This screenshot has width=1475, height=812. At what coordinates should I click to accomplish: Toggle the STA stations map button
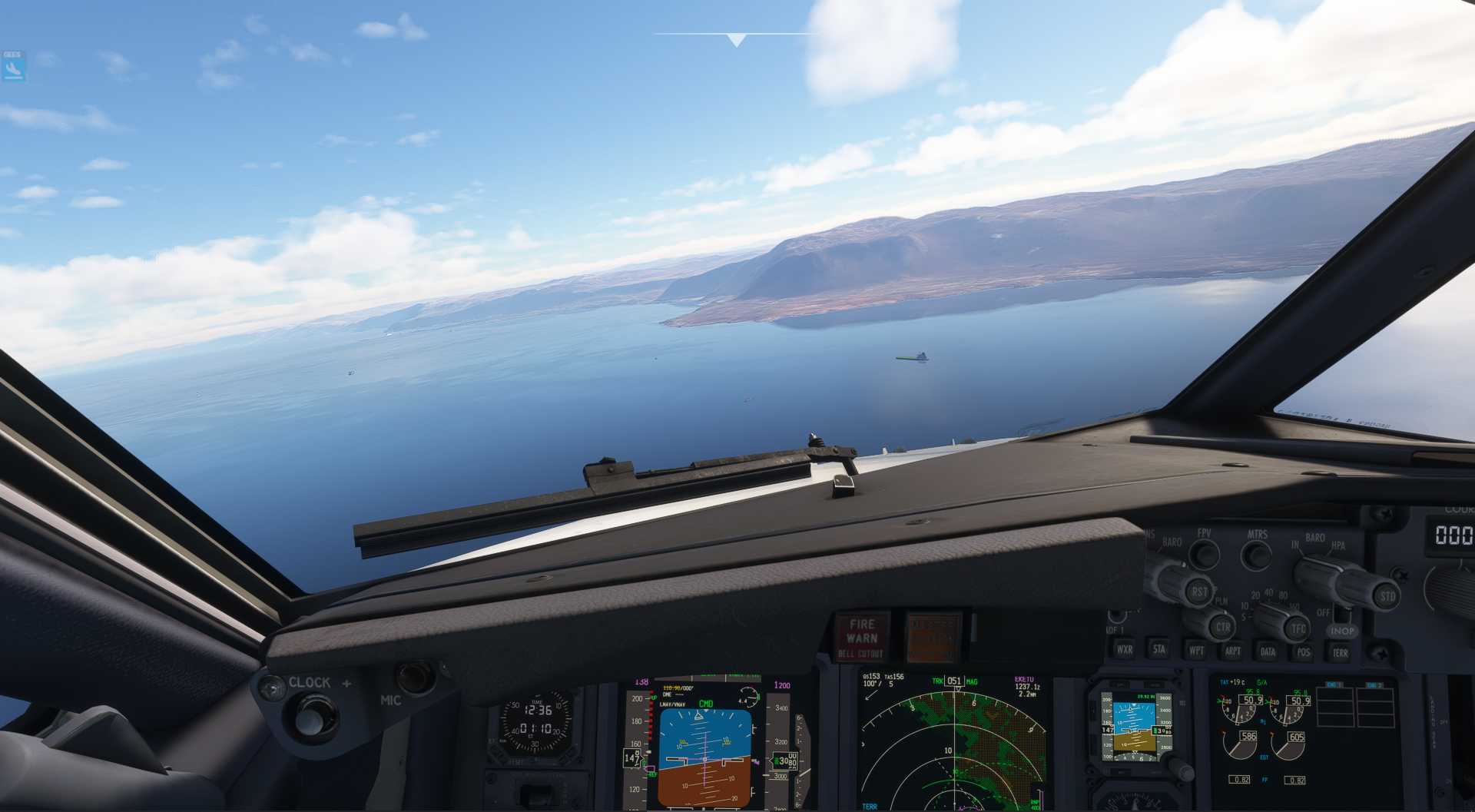coord(1158,649)
